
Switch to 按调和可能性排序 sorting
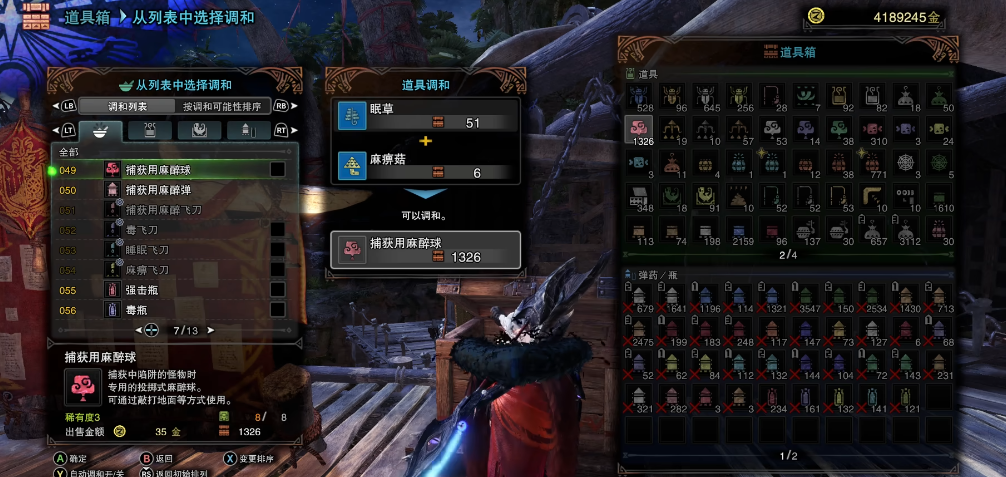(221, 106)
